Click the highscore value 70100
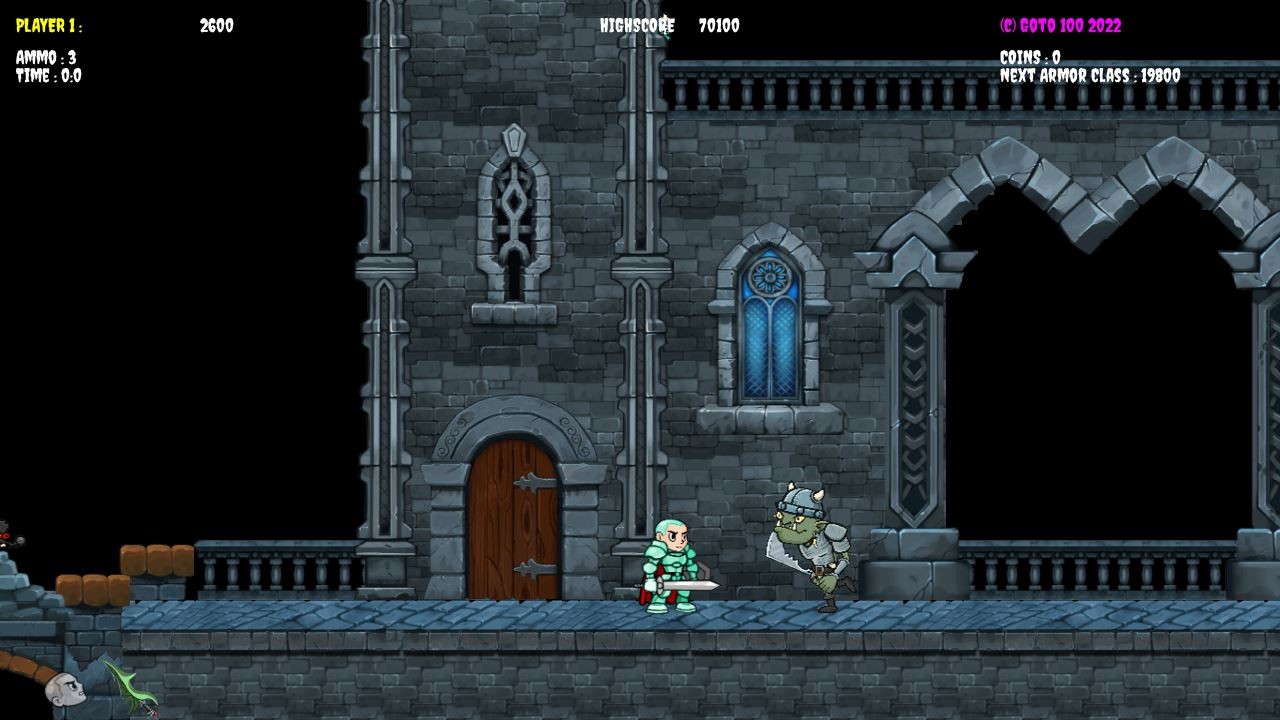The image size is (1280, 720). coord(720,27)
